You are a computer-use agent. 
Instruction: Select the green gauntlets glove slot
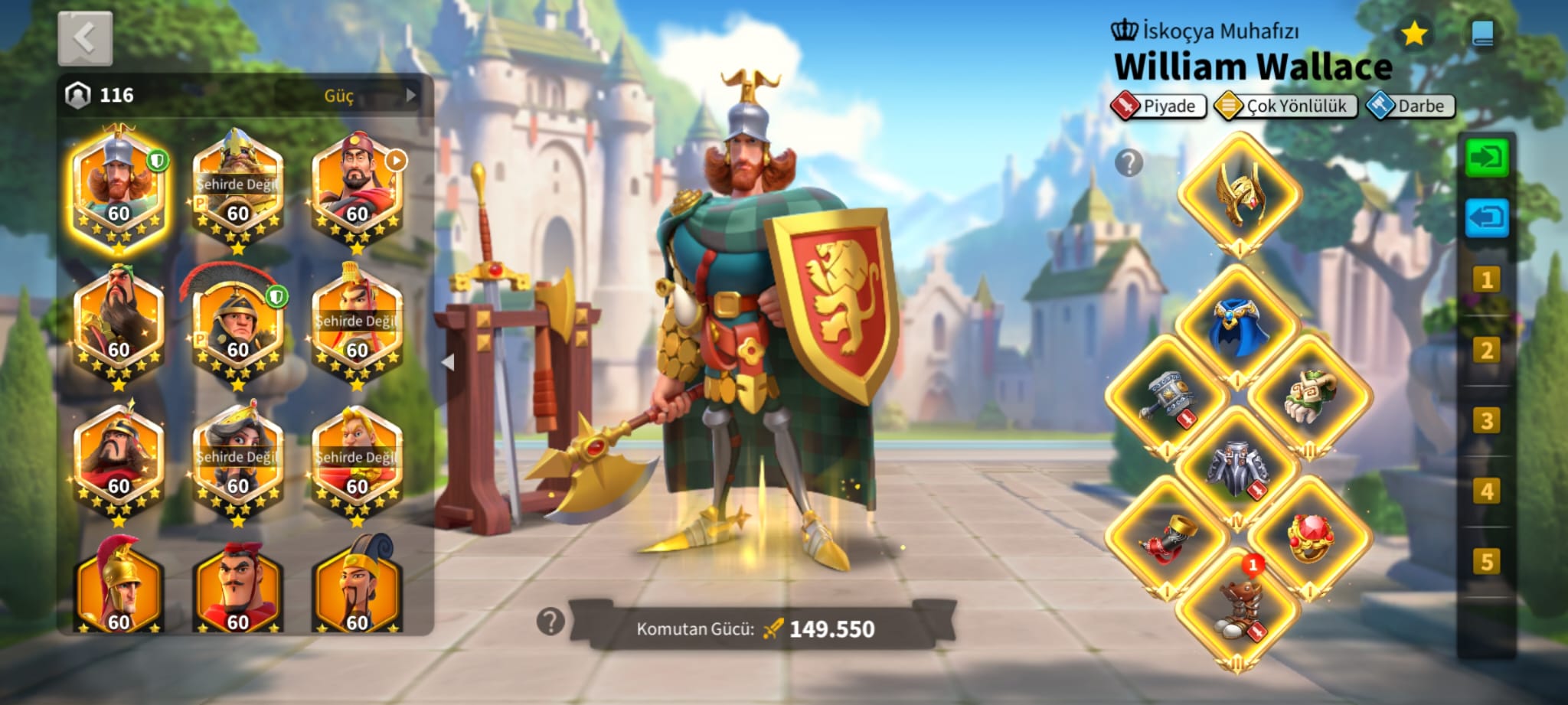click(1310, 395)
